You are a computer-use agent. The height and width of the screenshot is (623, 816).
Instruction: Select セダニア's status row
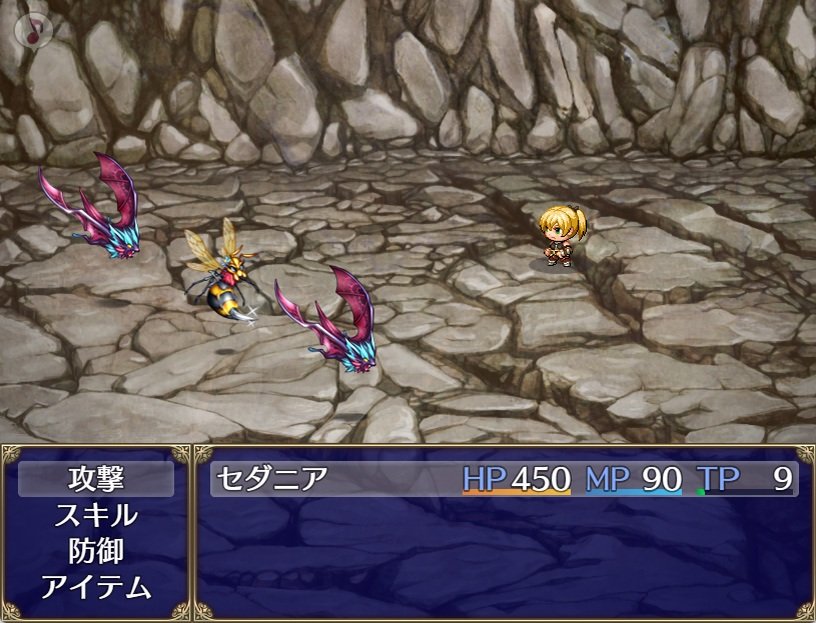[503, 480]
